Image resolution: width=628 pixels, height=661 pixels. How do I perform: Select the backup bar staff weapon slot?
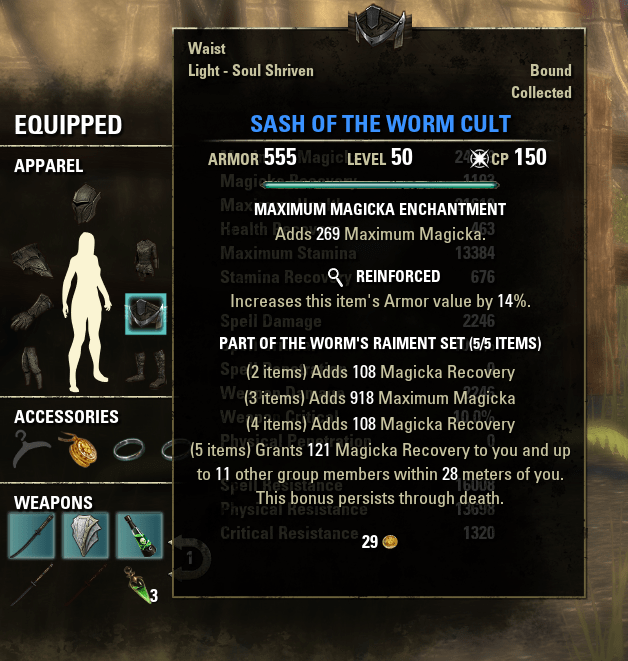[33, 585]
